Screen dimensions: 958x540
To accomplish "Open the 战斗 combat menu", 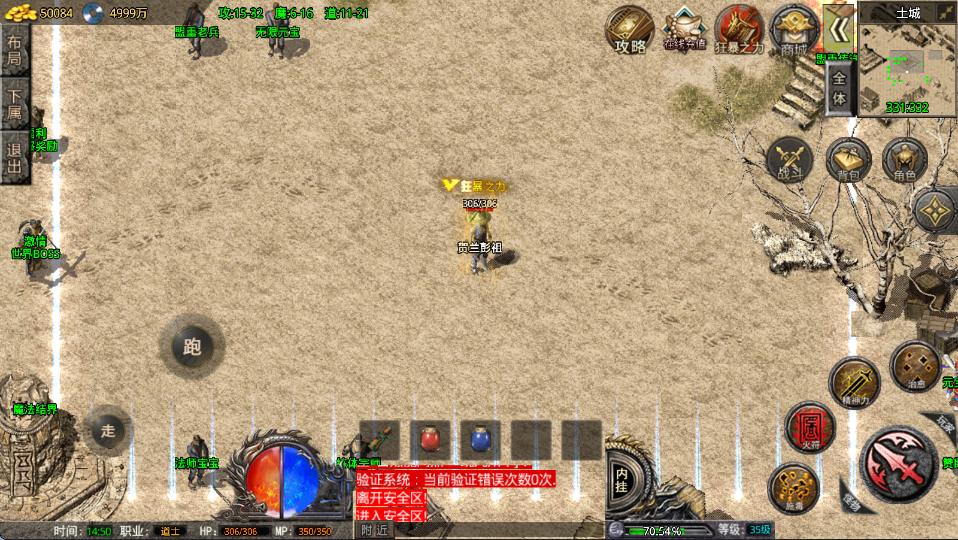I will click(x=790, y=161).
